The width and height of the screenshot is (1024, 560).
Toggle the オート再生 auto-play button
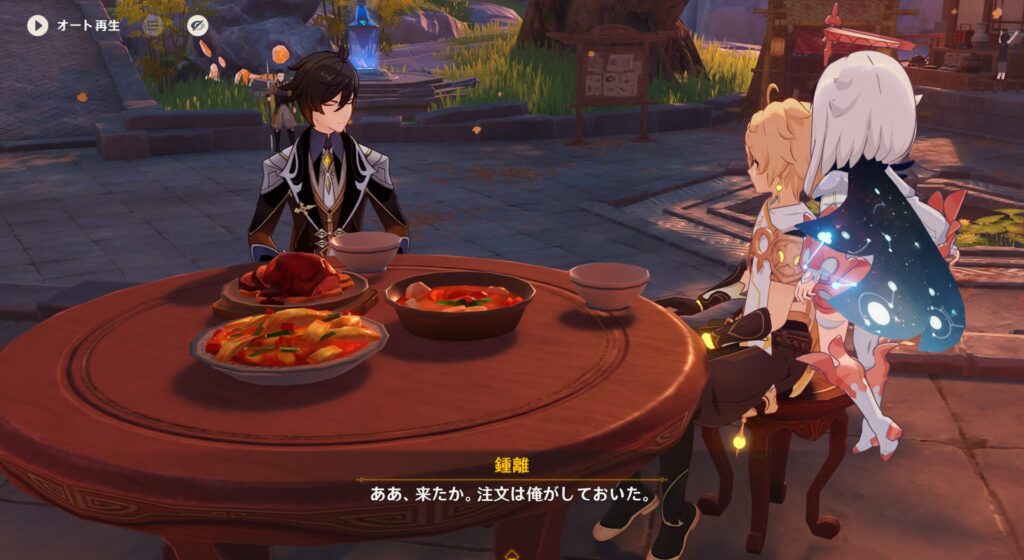coord(38,25)
